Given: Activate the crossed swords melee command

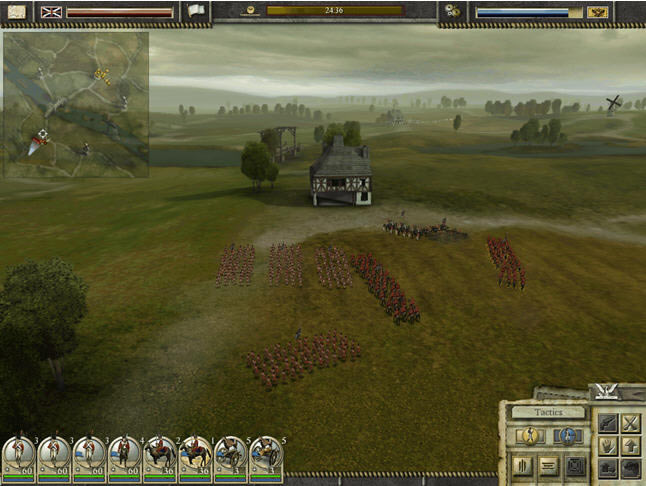Looking at the screenshot, I should (x=630, y=423).
